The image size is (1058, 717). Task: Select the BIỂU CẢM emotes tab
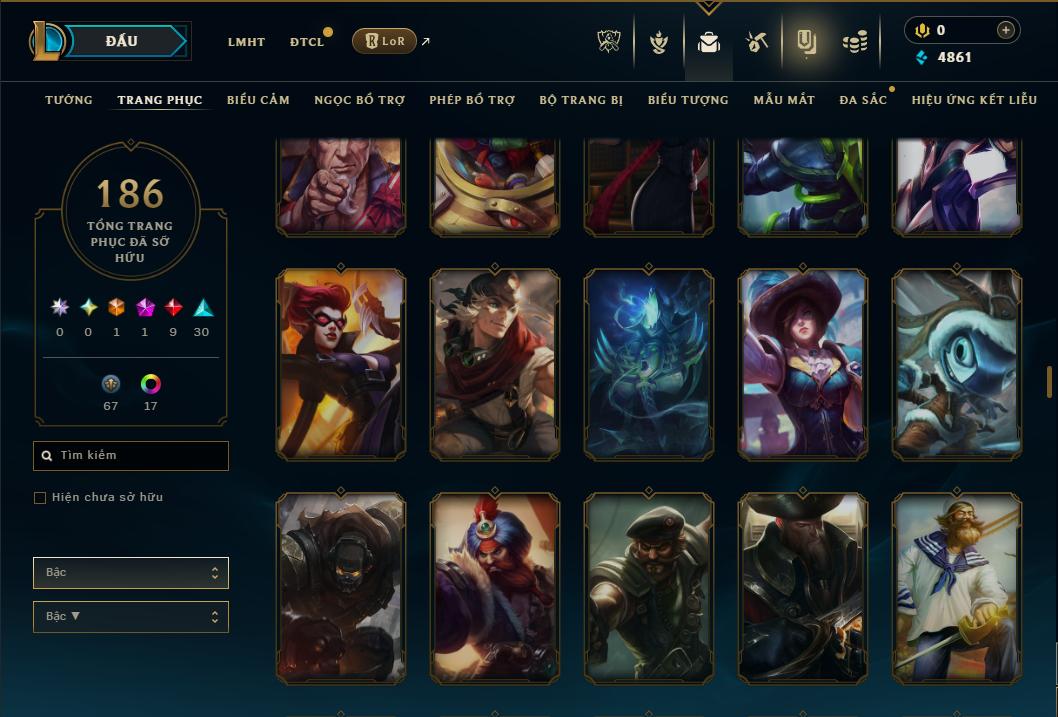point(258,100)
